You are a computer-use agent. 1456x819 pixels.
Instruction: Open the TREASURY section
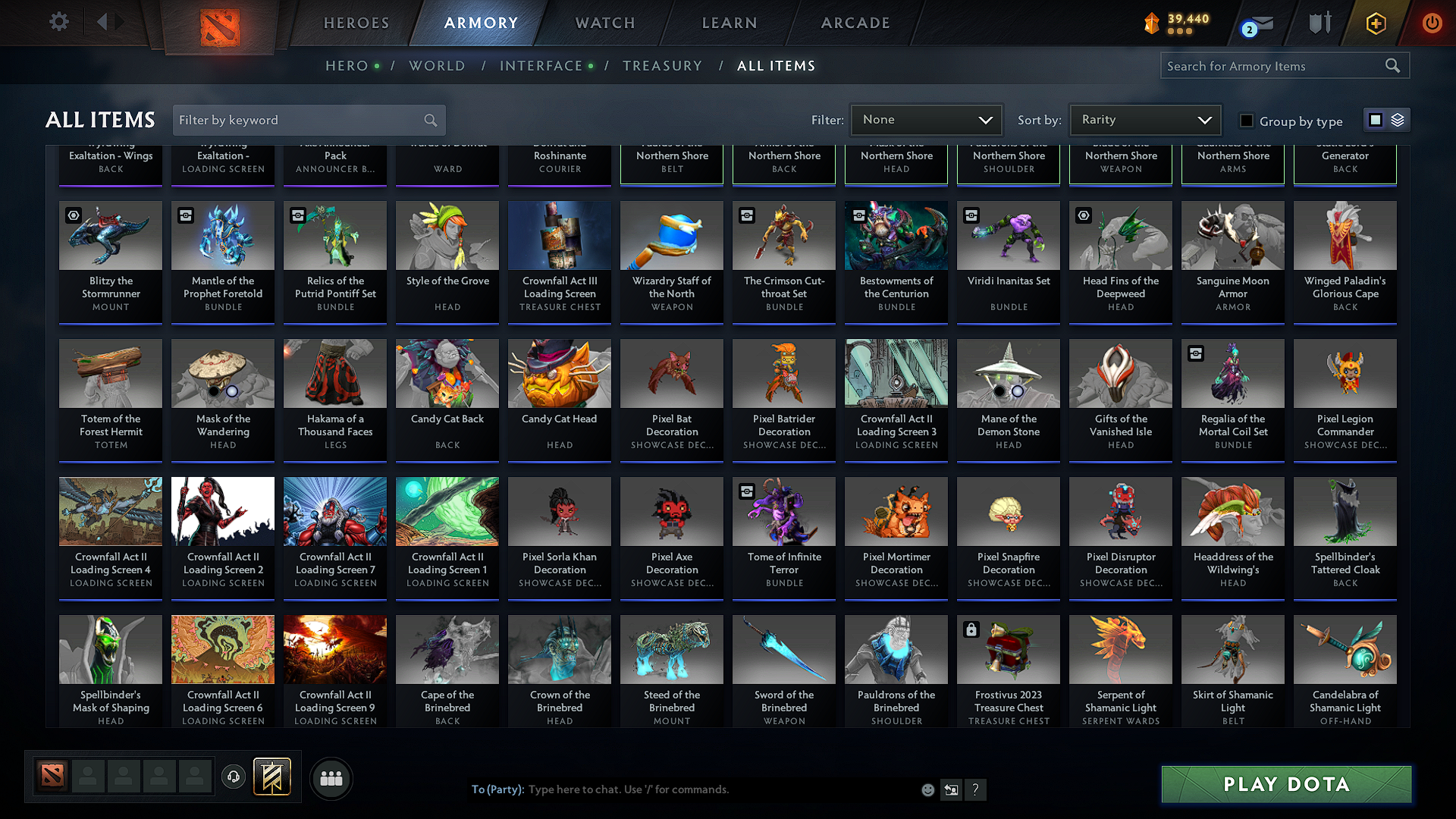662,66
